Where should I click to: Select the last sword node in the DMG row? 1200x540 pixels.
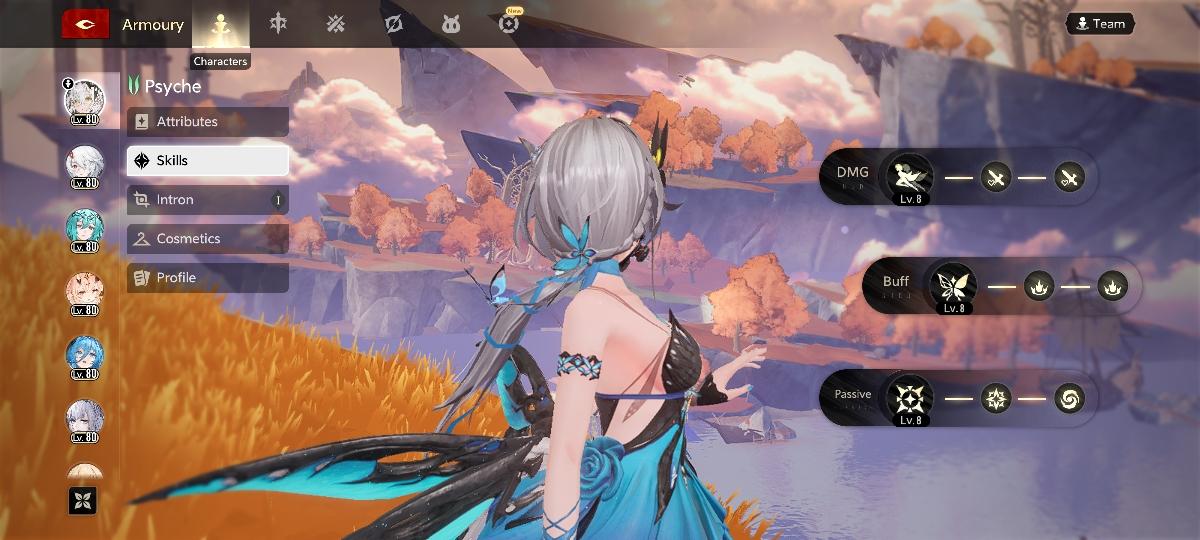pos(1069,179)
